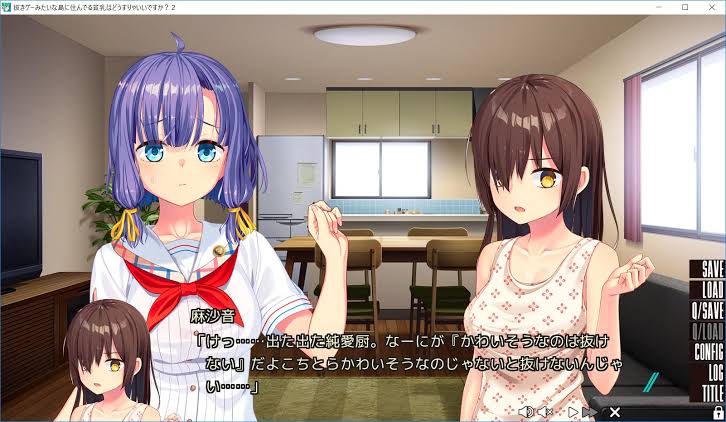
Task: Maximize the game window
Action: (x=685, y=7)
